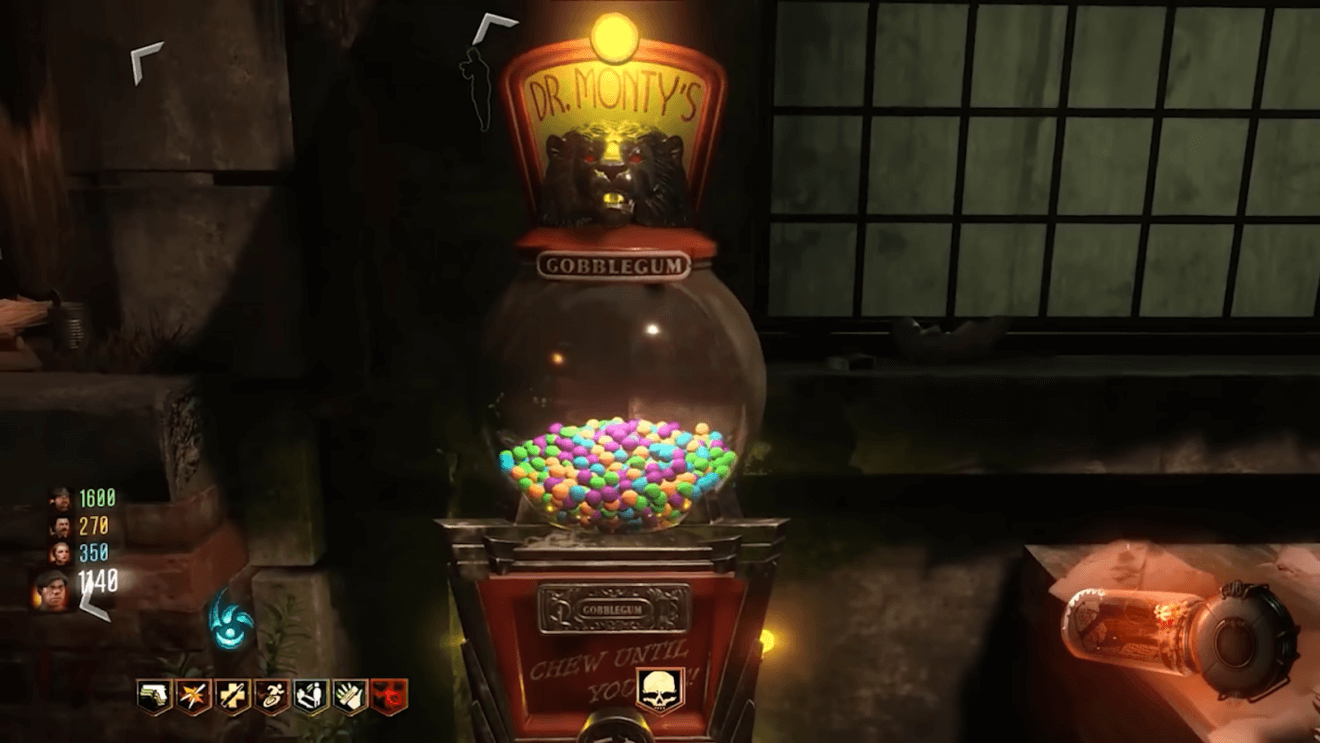Click the green 1600 points counter
The height and width of the screenshot is (743, 1320).
tap(98, 498)
